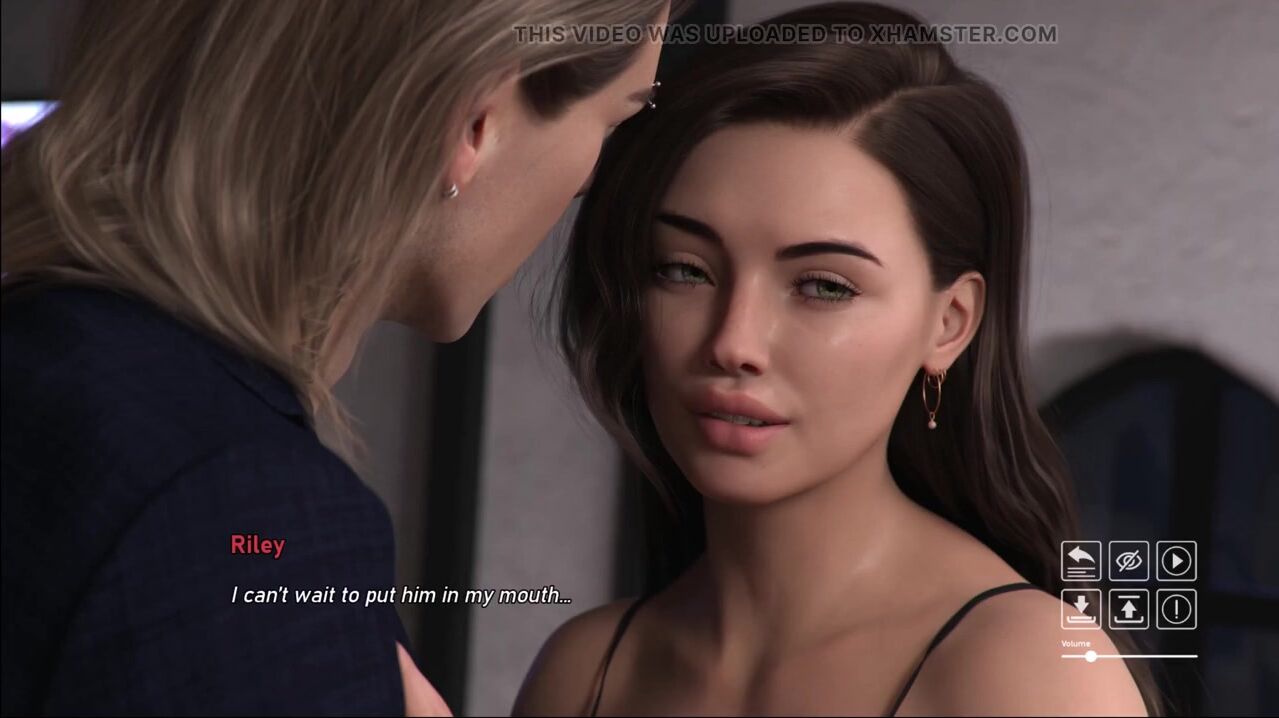
Task: Load a save using the up-arrow tray icon
Action: tap(1129, 609)
